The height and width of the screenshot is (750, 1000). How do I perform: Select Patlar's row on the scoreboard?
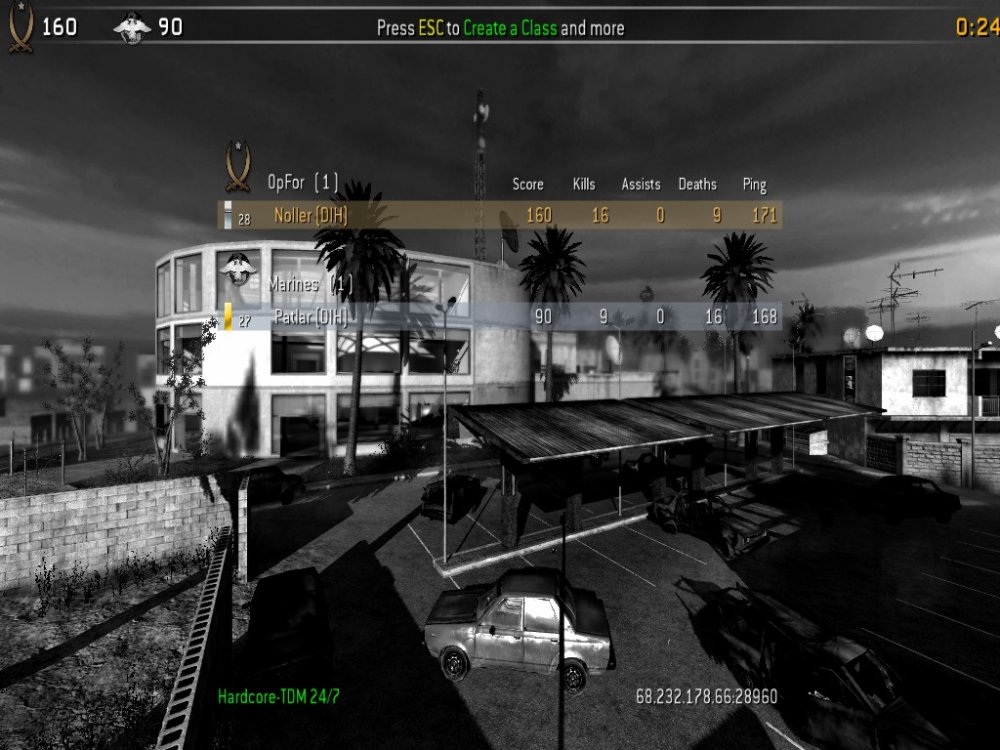500,317
